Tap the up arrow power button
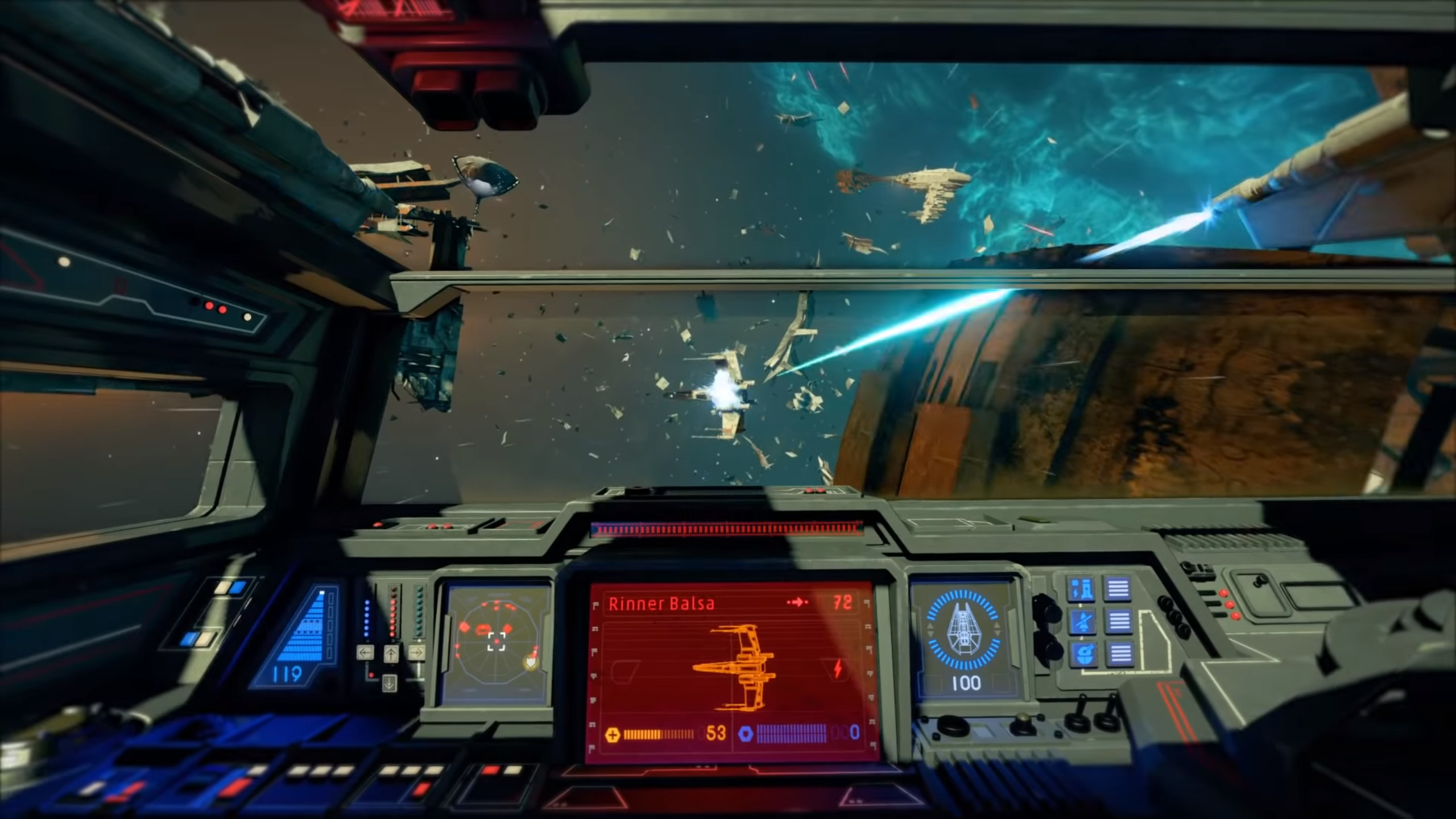Screen dimensions: 1456x819 [391, 652]
